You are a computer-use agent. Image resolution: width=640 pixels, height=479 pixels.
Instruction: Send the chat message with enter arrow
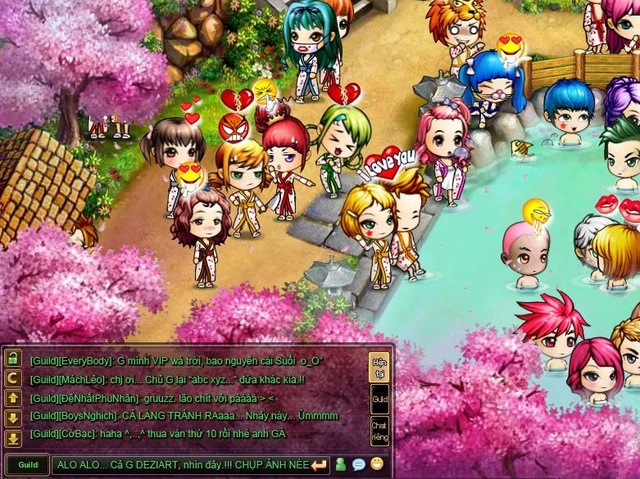point(319,465)
